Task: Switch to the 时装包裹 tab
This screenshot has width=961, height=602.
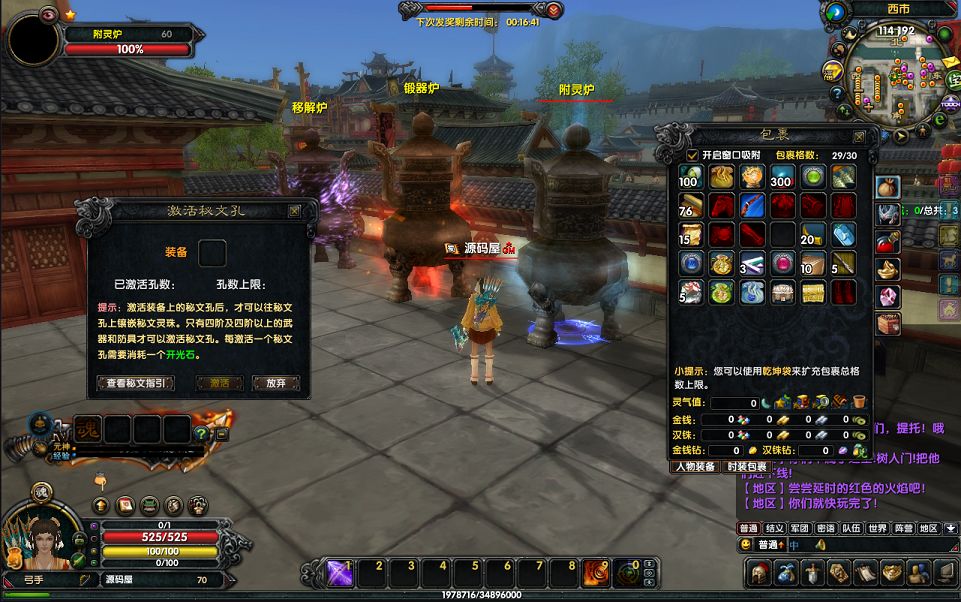Action: 747,467
